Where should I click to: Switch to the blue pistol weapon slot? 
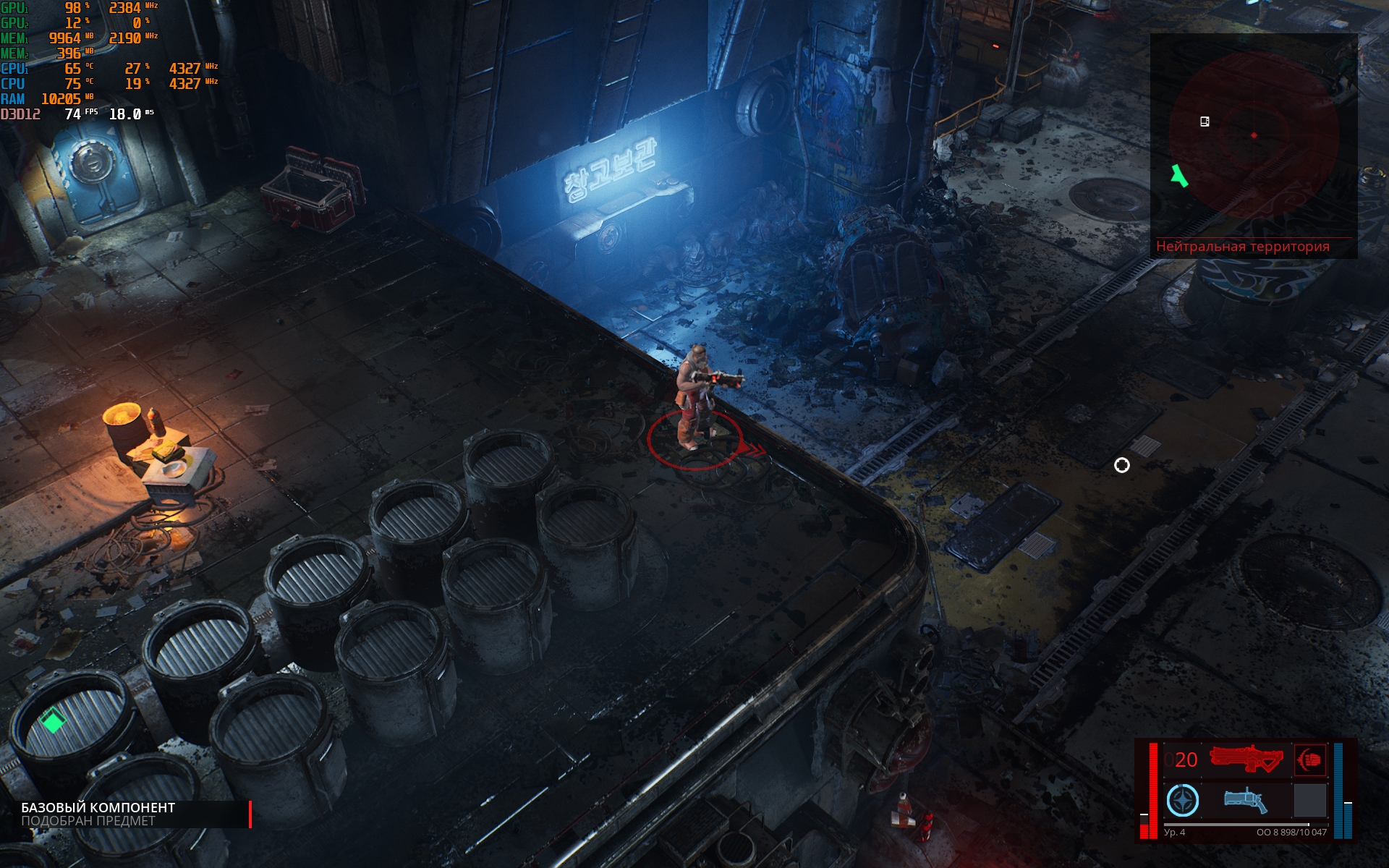(x=1245, y=801)
